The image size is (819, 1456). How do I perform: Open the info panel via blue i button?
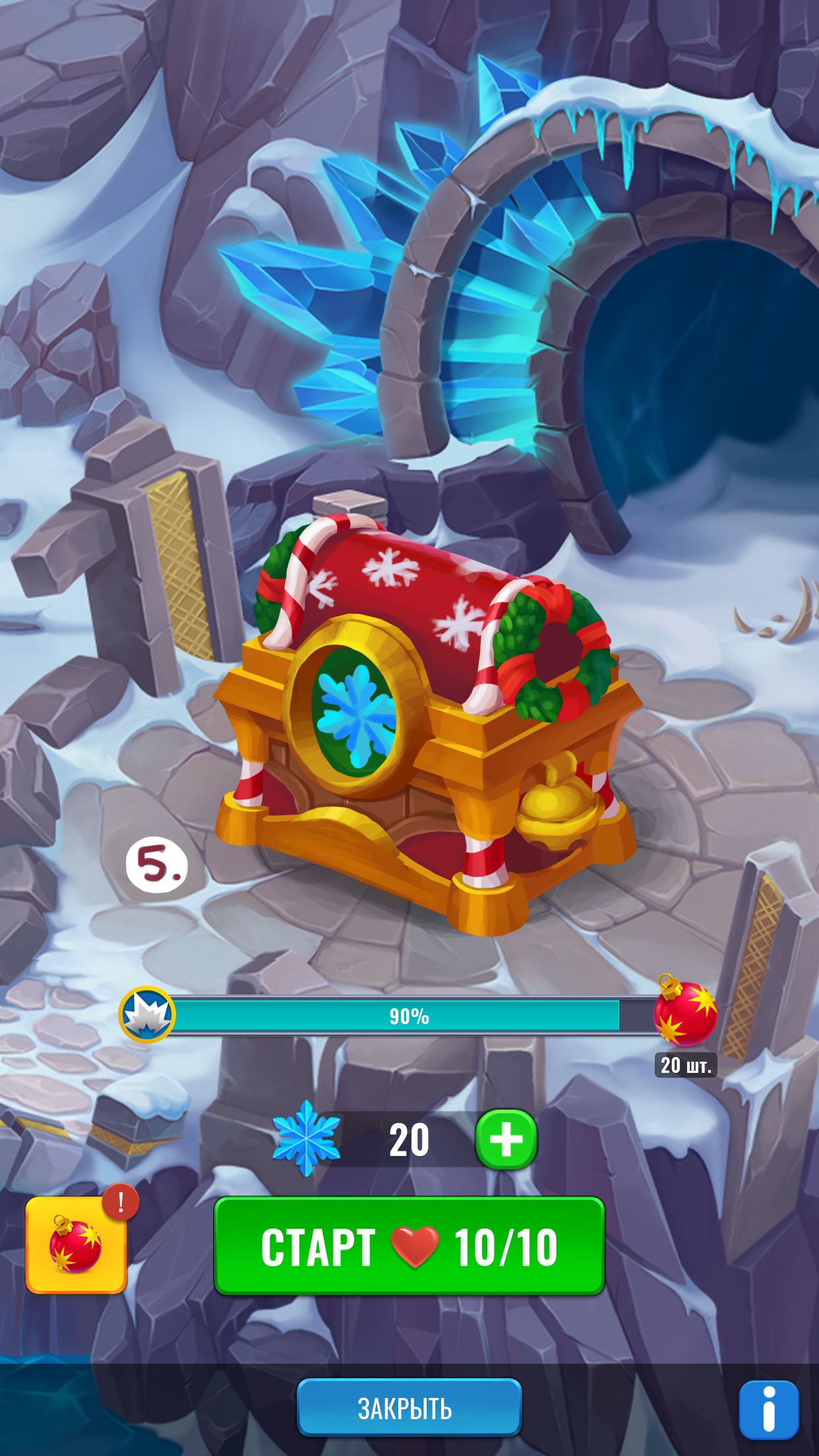click(x=768, y=1410)
